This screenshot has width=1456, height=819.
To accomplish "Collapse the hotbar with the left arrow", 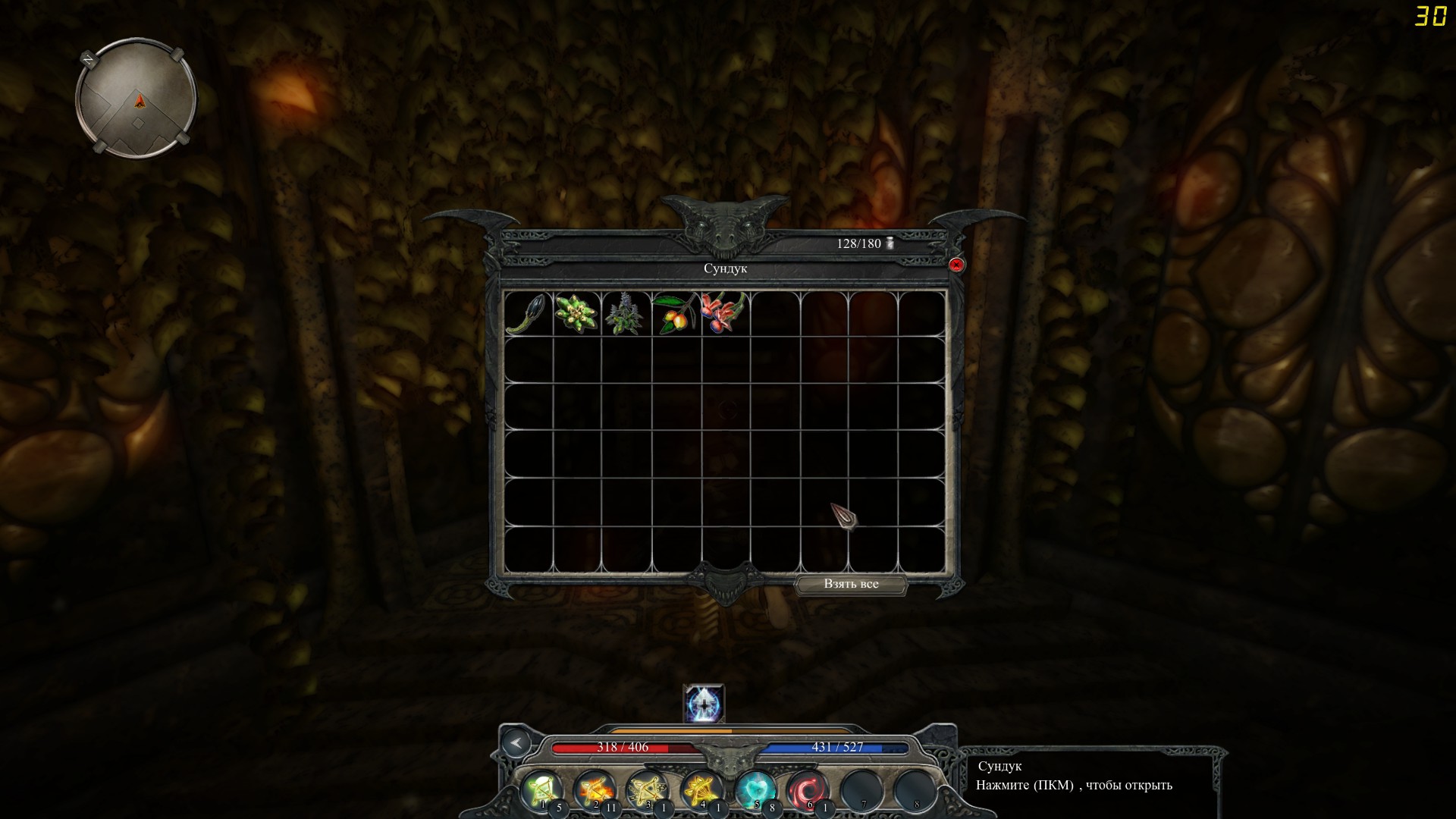I will pyautogui.click(x=517, y=744).
